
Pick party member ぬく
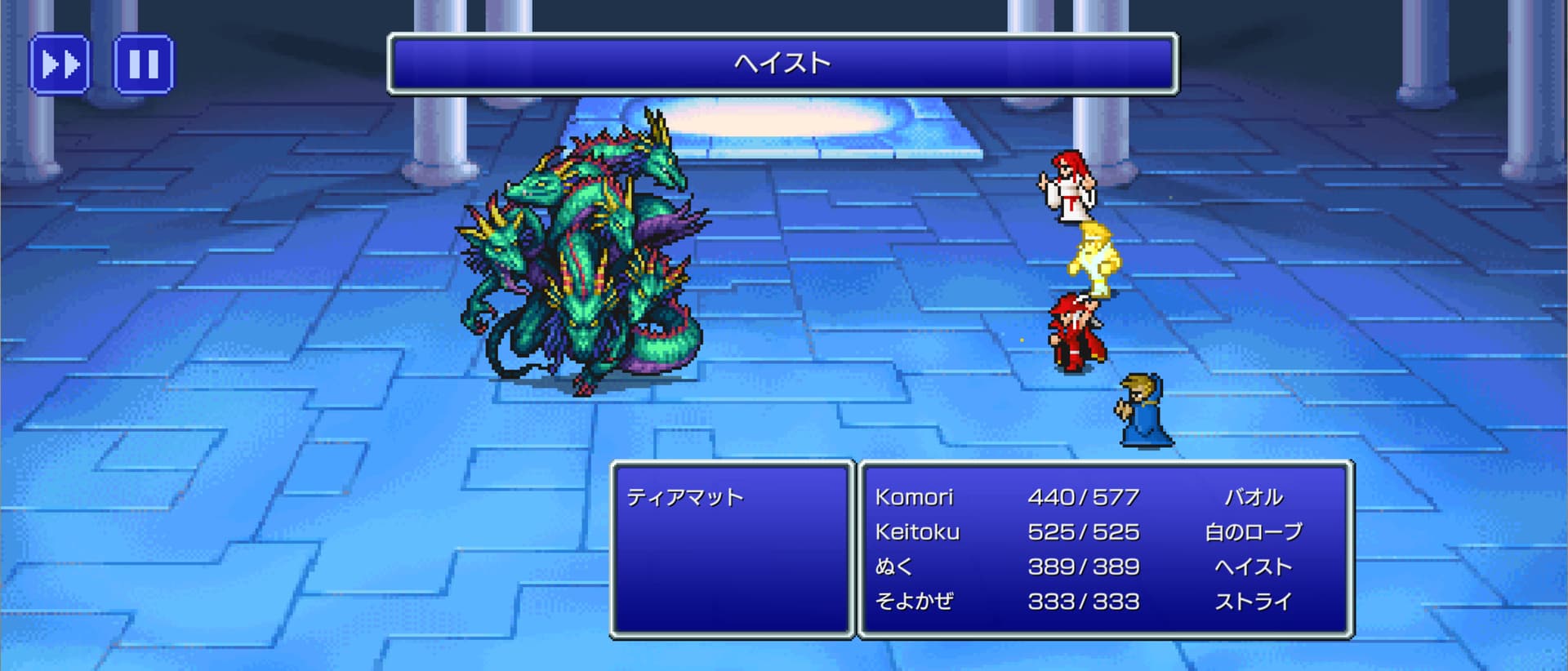click(x=893, y=567)
